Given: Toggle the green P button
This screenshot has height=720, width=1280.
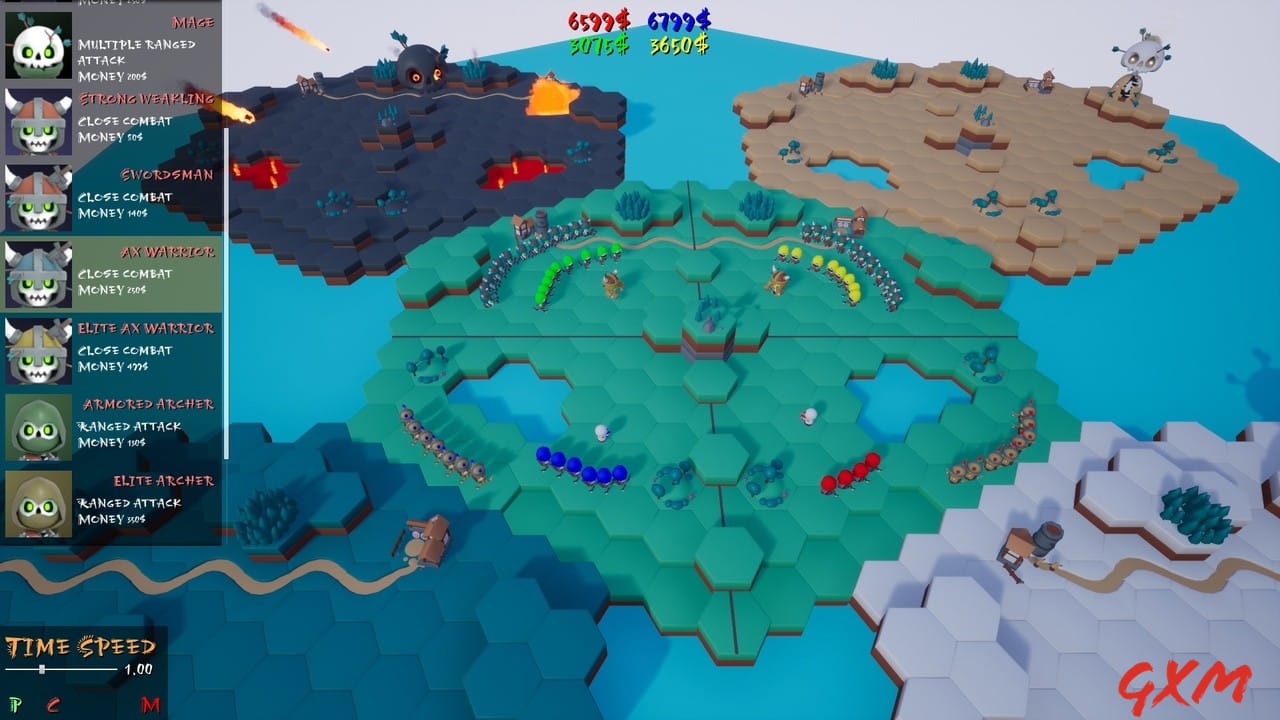Looking at the screenshot, I should tap(16, 703).
